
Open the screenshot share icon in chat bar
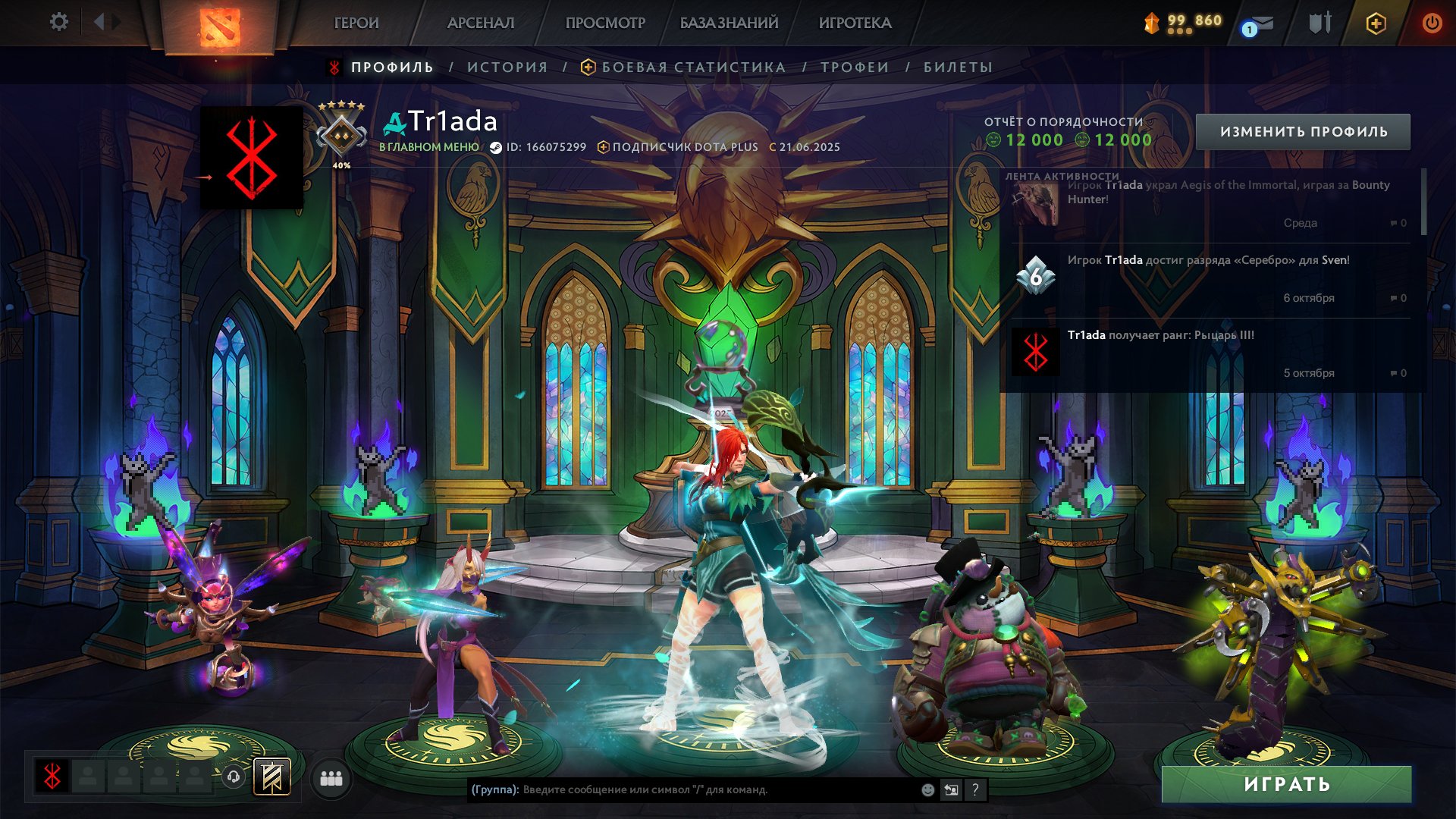pyautogui.click(x=951, y=789)
